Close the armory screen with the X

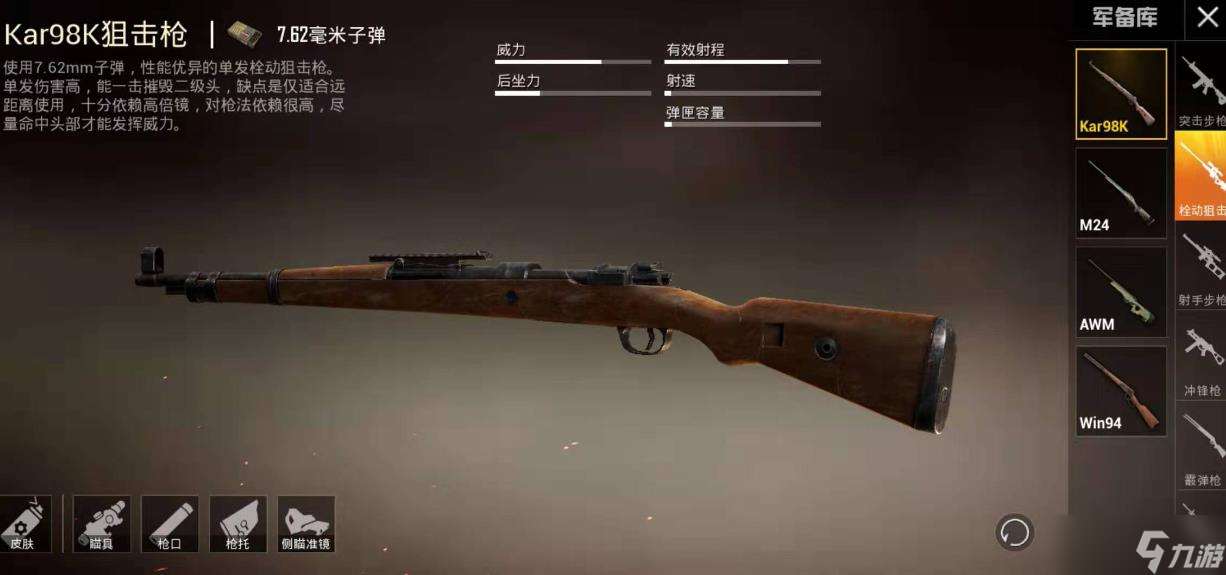click(1206, 18)
